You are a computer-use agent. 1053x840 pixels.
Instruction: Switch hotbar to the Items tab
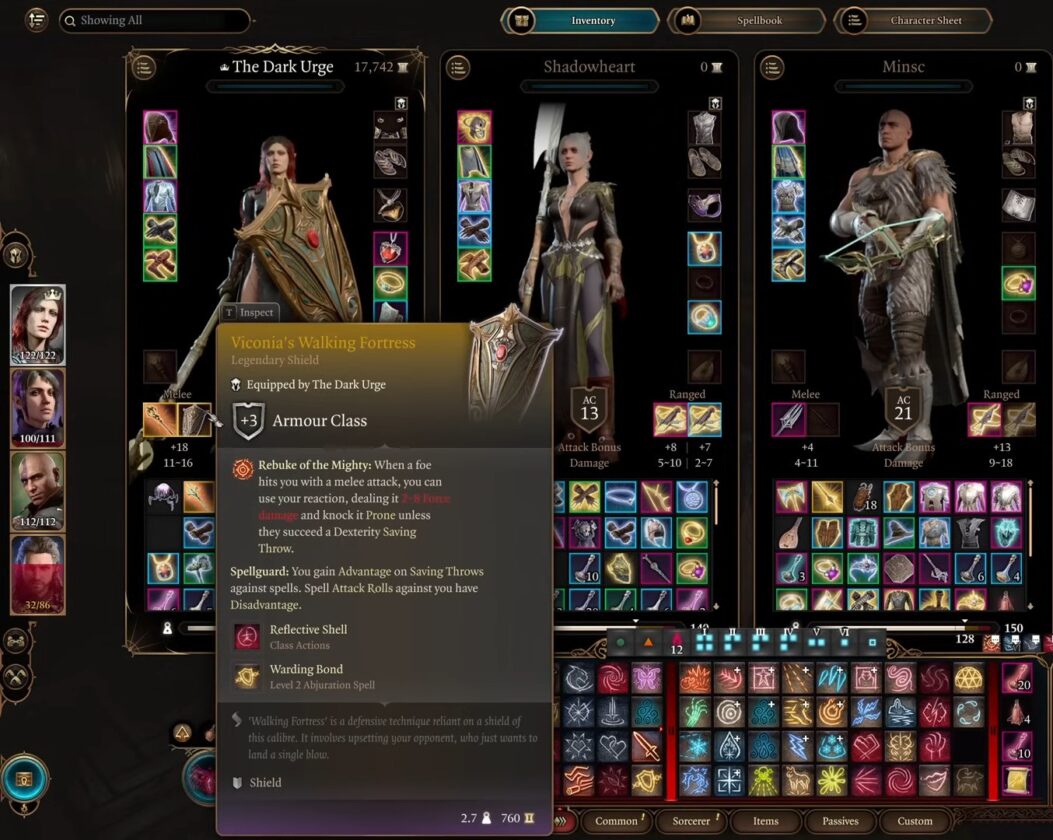click(x=766, y=821)
